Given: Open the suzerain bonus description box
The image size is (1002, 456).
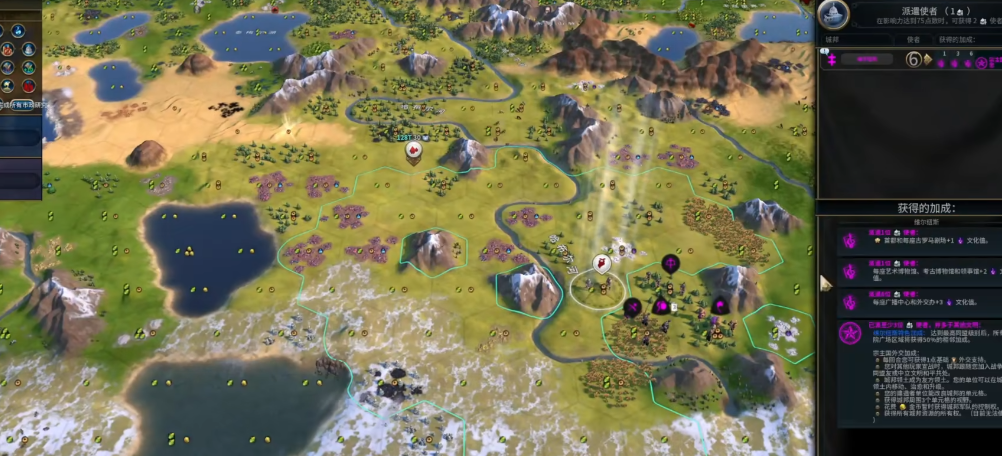Looking at the screenshot, I should [x=919, y=372].
